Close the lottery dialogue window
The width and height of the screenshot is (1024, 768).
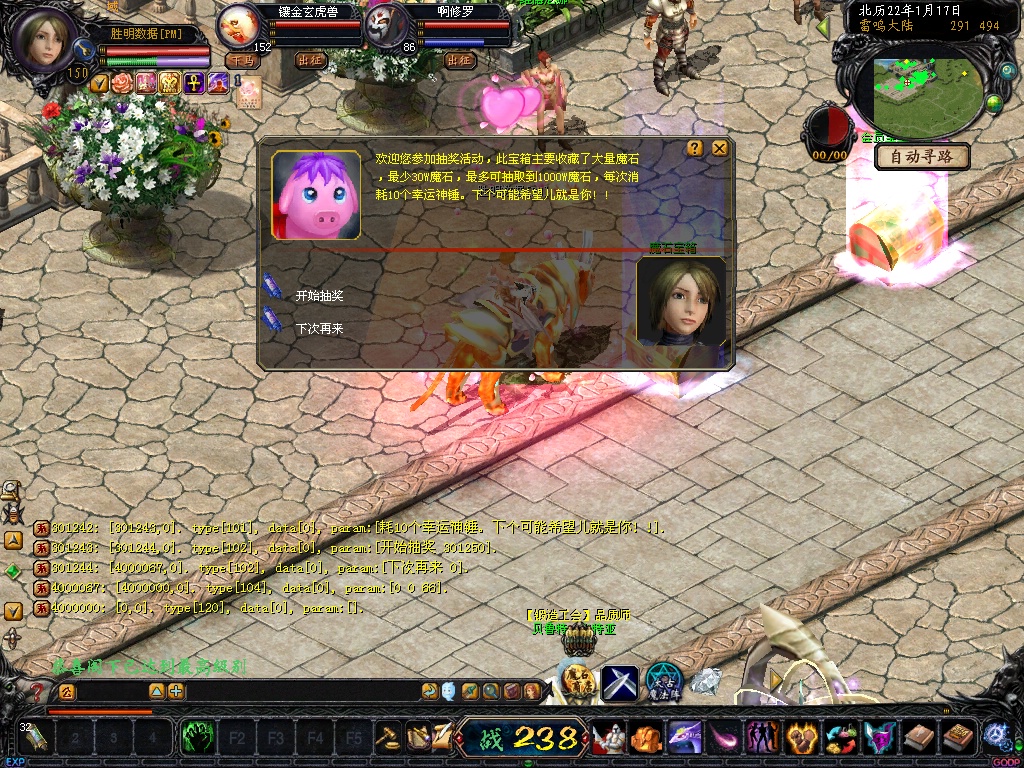[x=719, y=148]
